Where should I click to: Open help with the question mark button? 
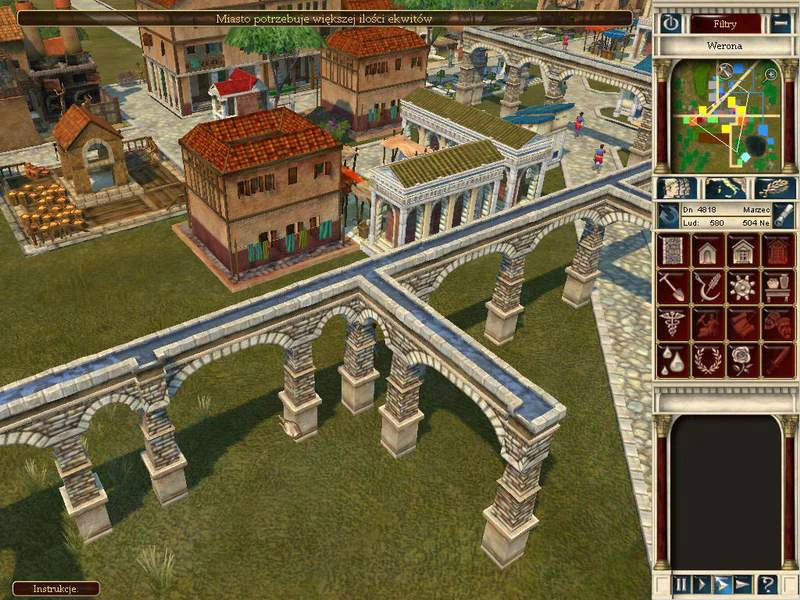[x=768, y=585]
